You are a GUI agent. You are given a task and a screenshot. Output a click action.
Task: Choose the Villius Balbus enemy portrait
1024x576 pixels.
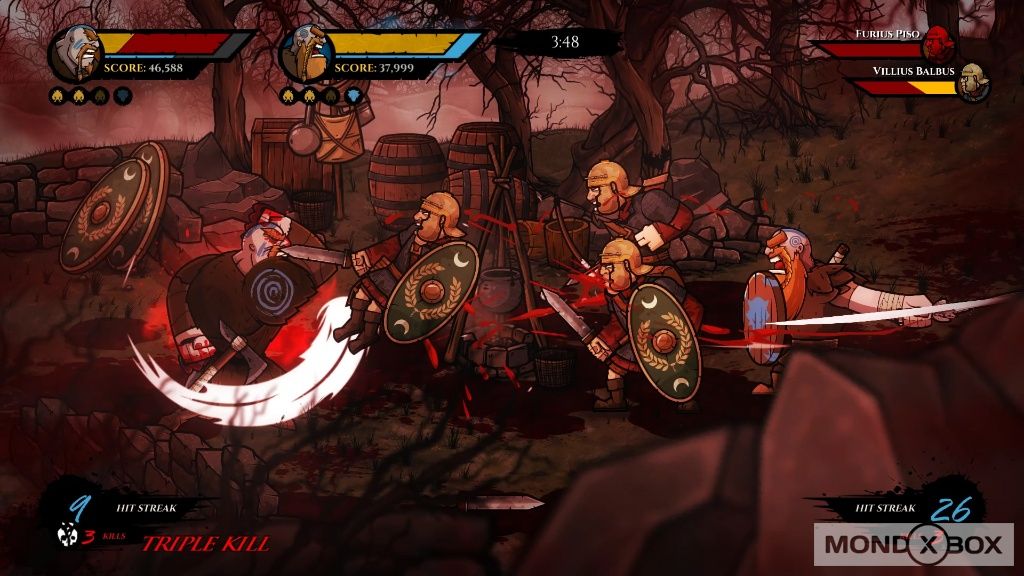click(971, 85)
